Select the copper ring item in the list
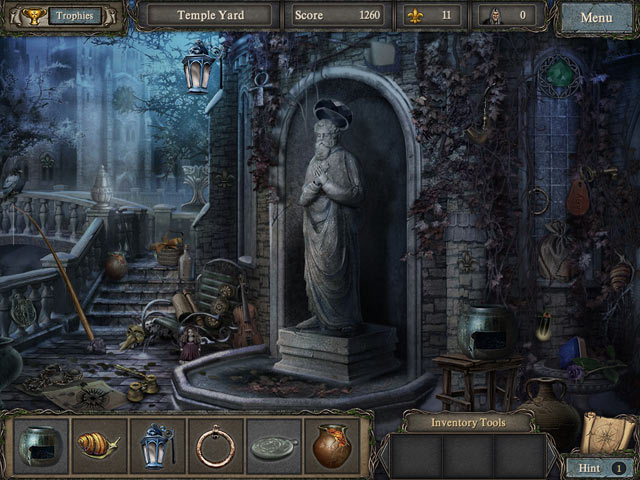 click(x=215, y=446)
